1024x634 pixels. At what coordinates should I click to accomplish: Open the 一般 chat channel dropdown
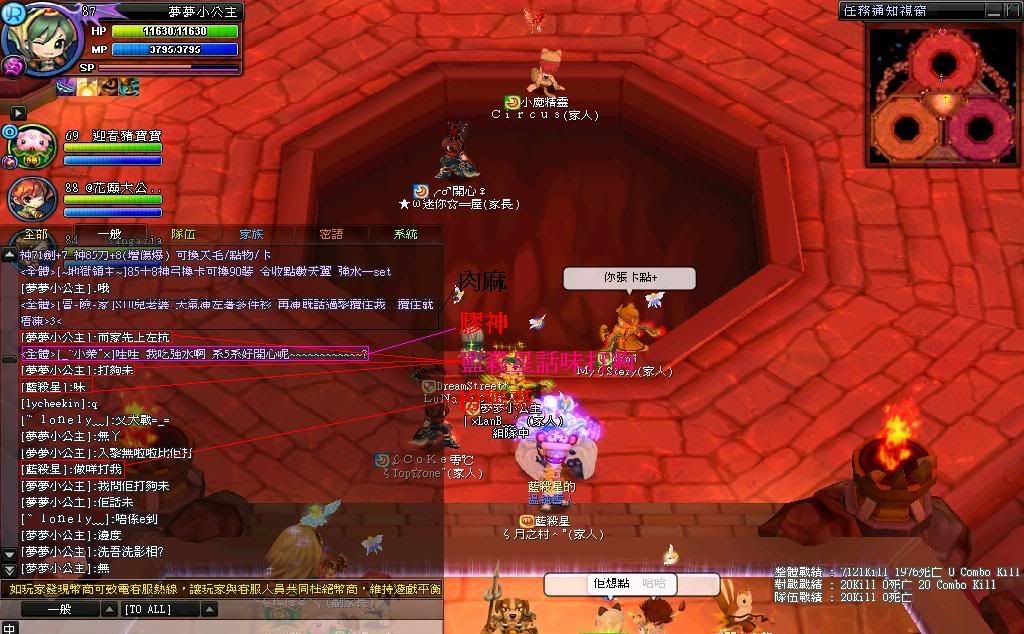[x=61, y=609]
